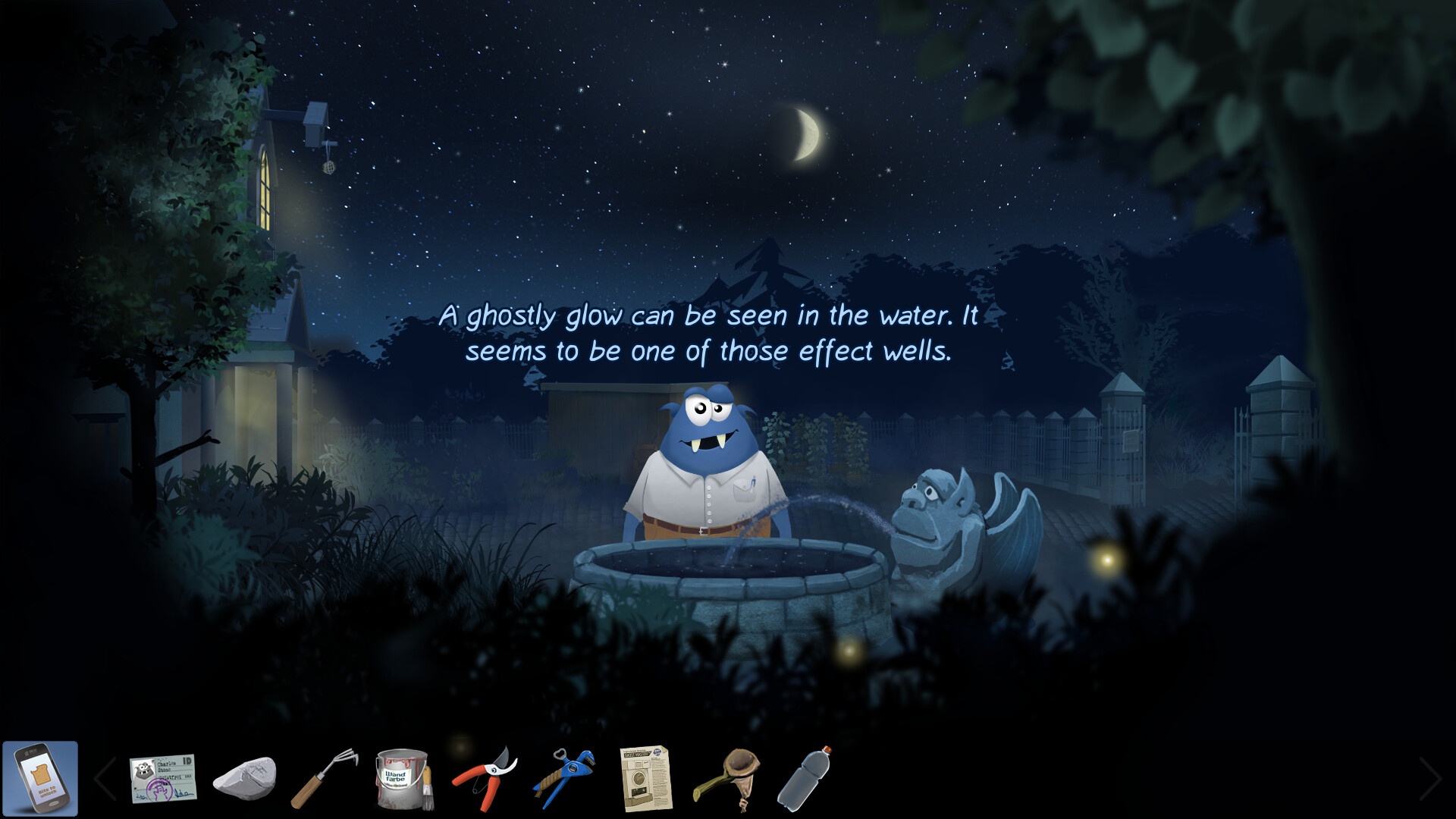Select the red garden pruning shears
Image resolution: width=1456 pixels, height=819 pixels.
coord(484,777)
